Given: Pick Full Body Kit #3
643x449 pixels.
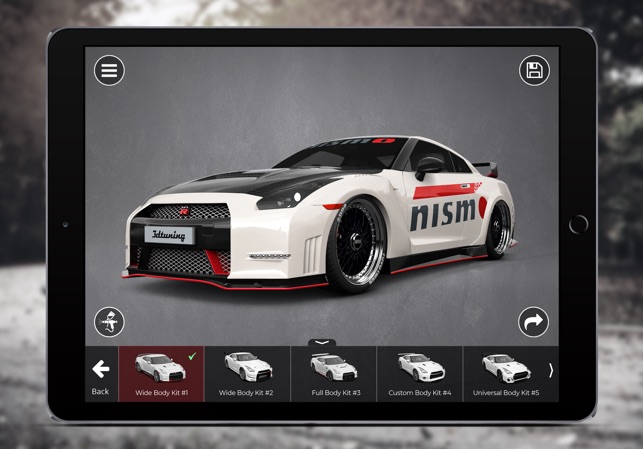Looking at the screenshot, I should [x=333, y=374].
